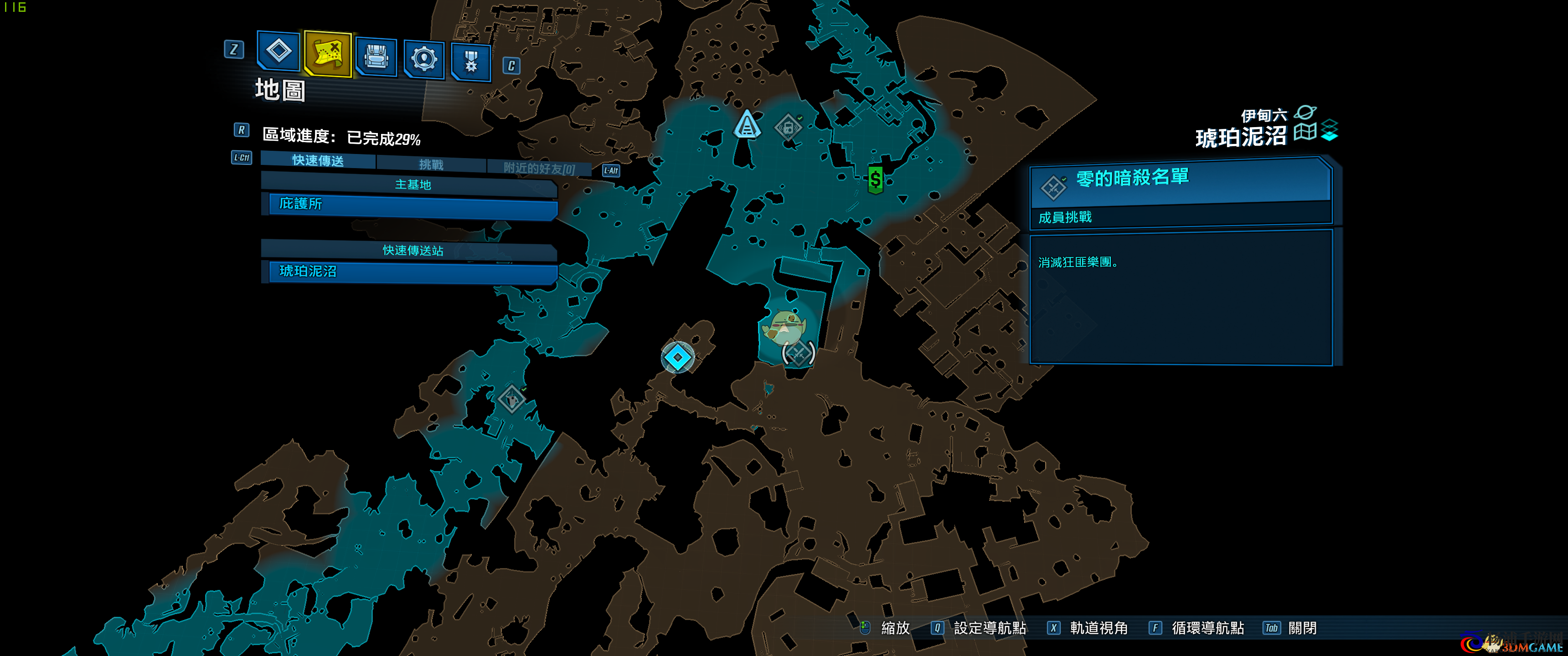Open the 附近的好友 tab

pos(539,168)
